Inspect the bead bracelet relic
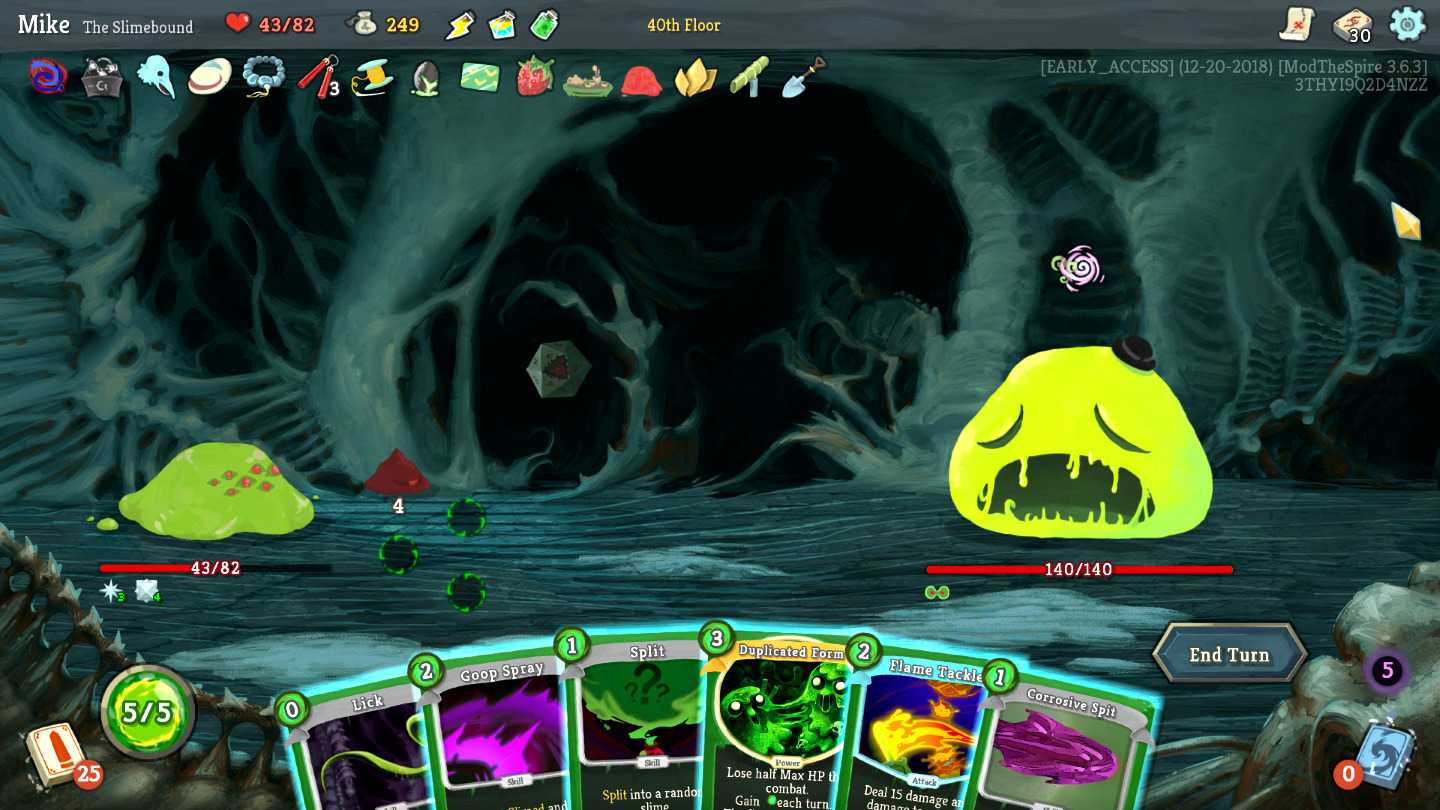Screen dimensions: 1440x810 [264, 76]
